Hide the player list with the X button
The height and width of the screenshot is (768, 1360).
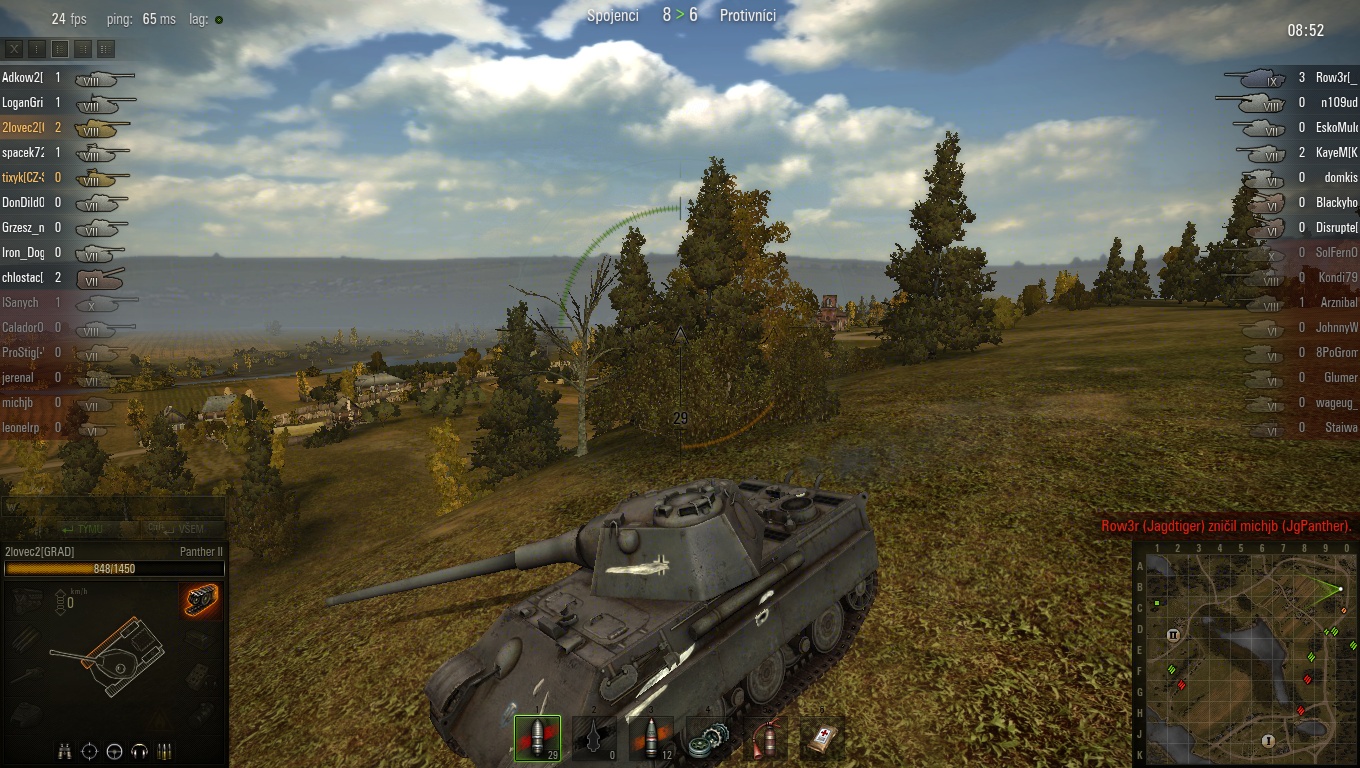14,48
